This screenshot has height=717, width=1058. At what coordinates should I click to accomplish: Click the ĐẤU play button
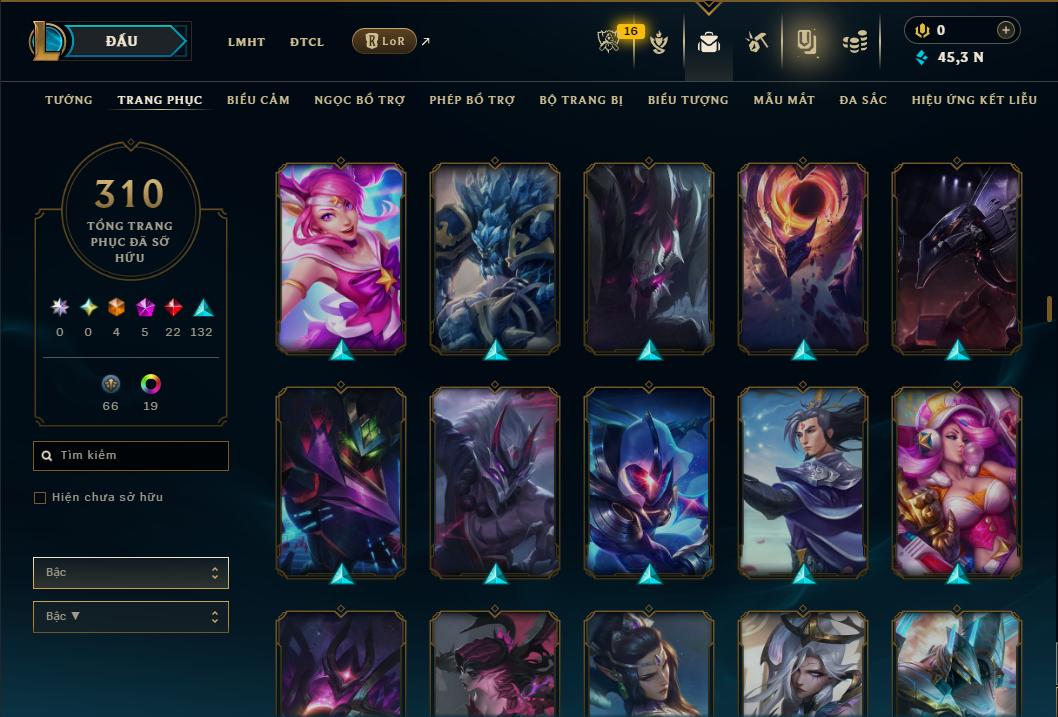coord(121,41)
